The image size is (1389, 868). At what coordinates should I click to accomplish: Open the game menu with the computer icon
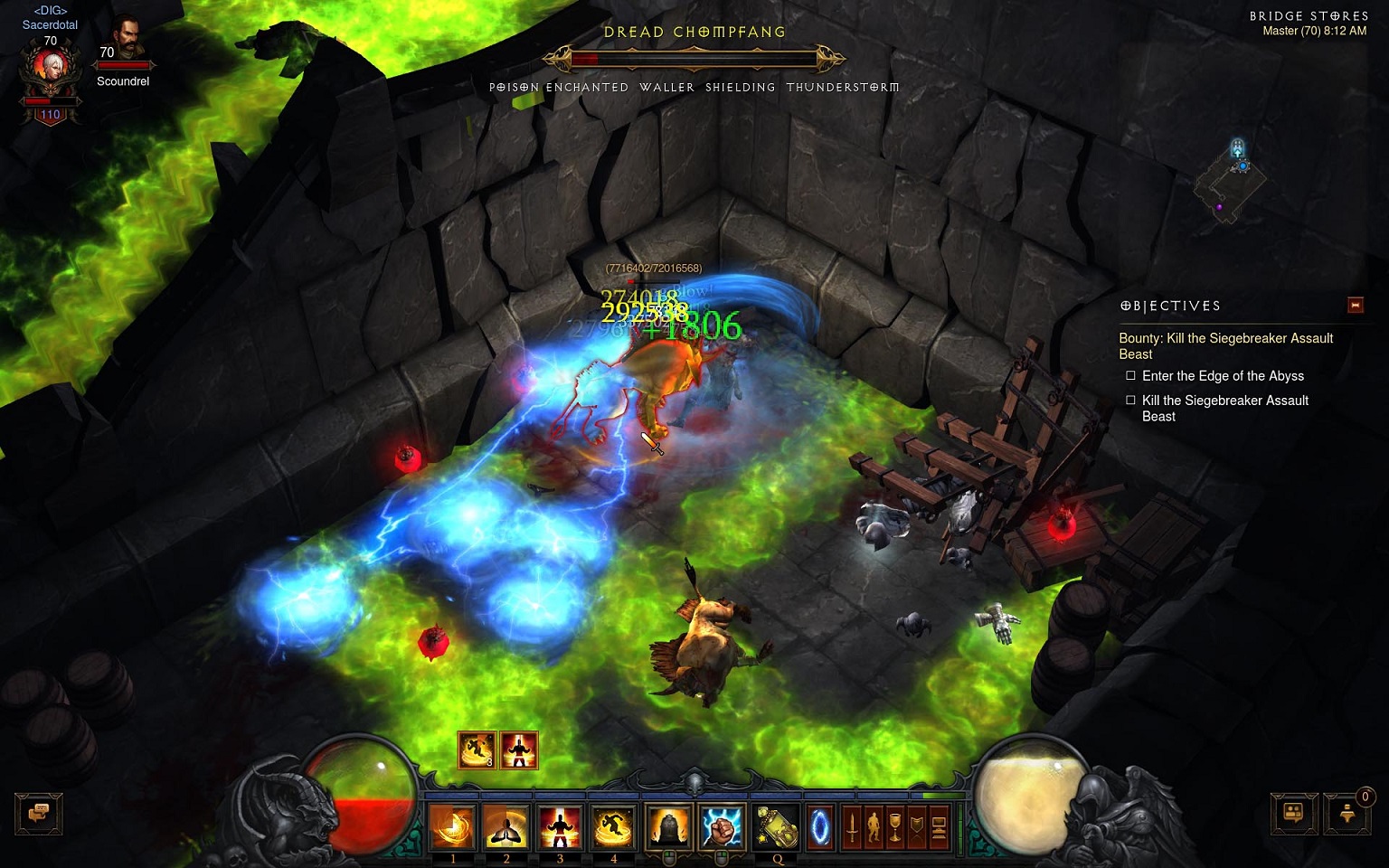[938, 826]
